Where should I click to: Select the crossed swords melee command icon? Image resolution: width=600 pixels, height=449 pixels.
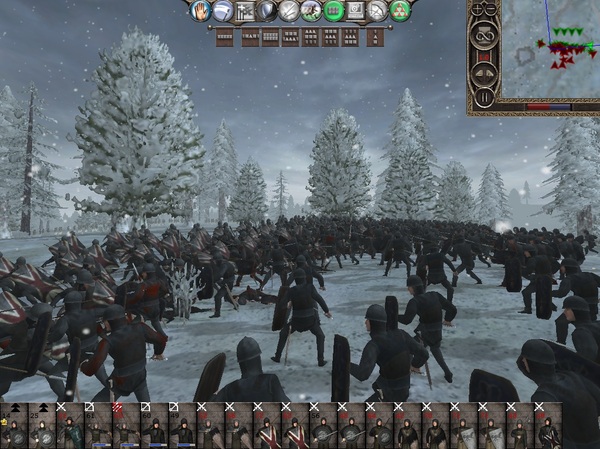point(289,11)
